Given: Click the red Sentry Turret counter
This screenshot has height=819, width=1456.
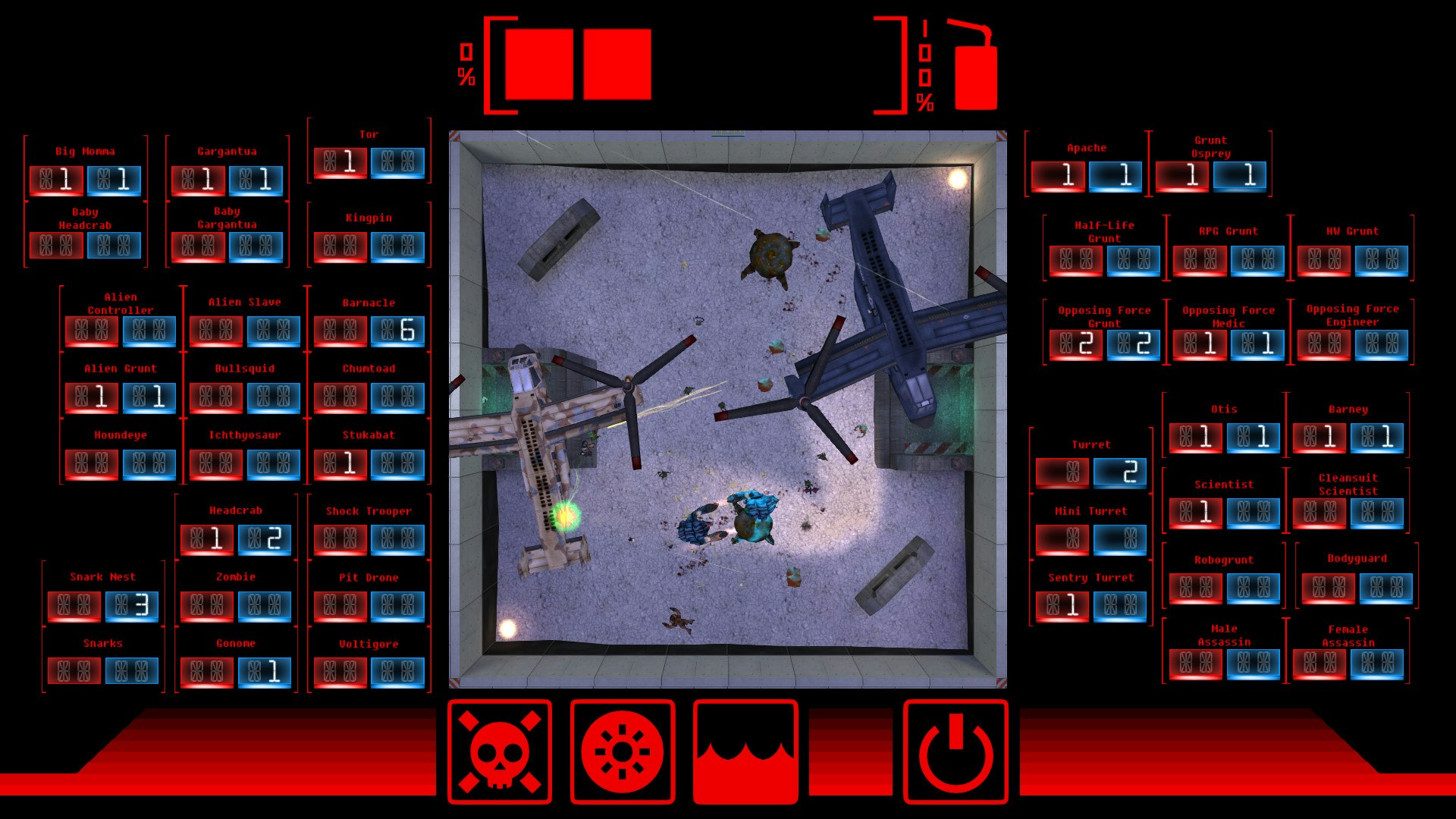Looking at the screenshot, I should pos(1064,604).
